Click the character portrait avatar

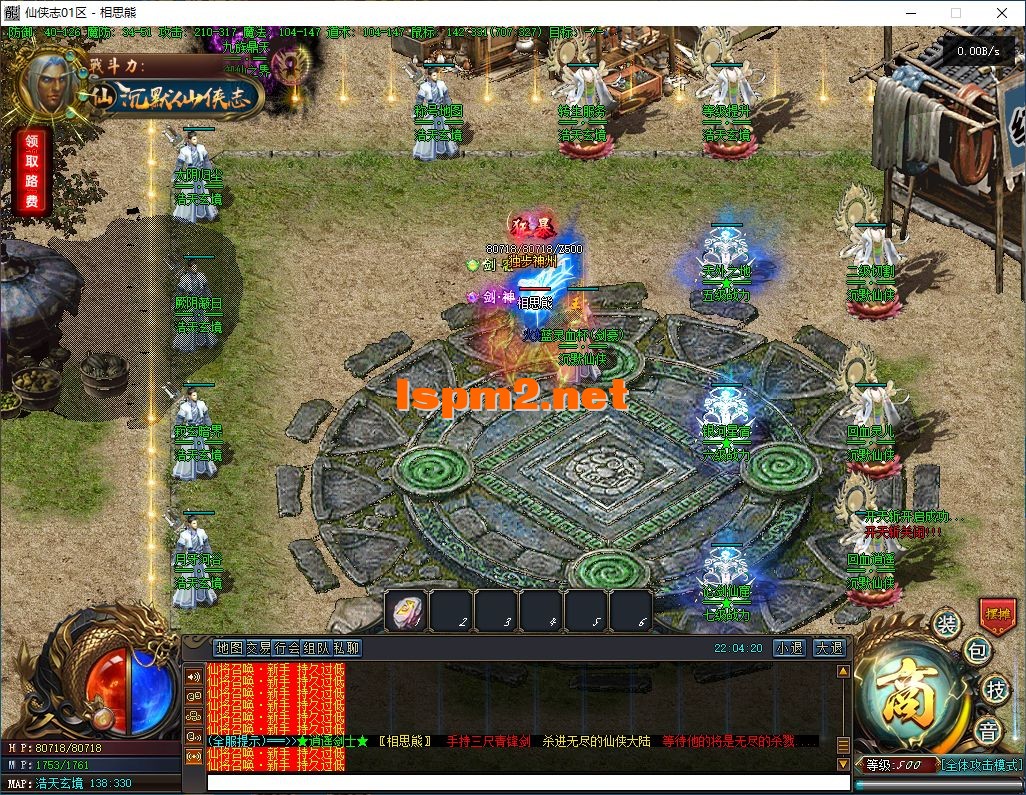pos(49,84)
